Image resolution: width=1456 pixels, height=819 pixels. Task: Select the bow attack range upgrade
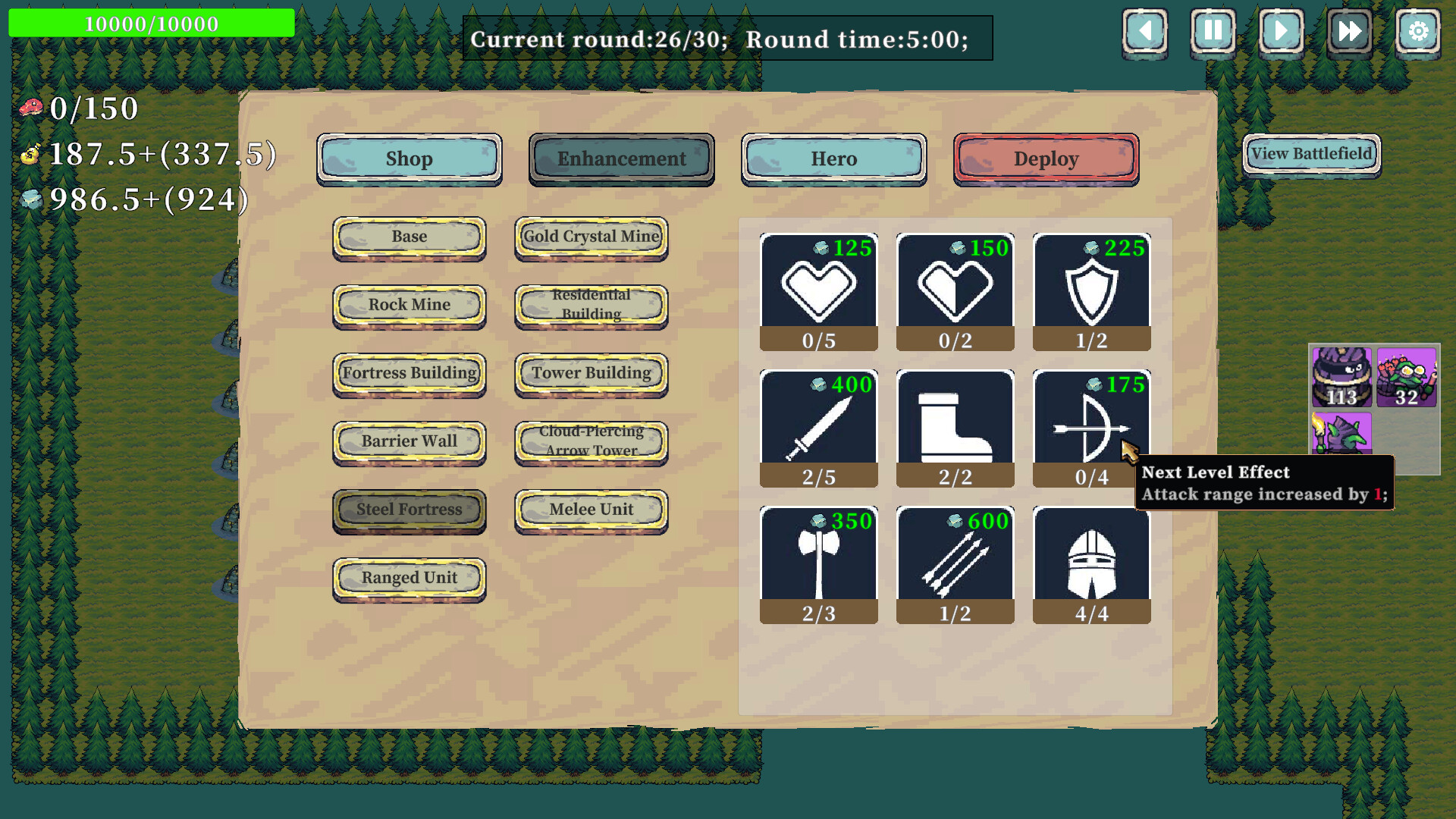click(x=1091, y=421)
